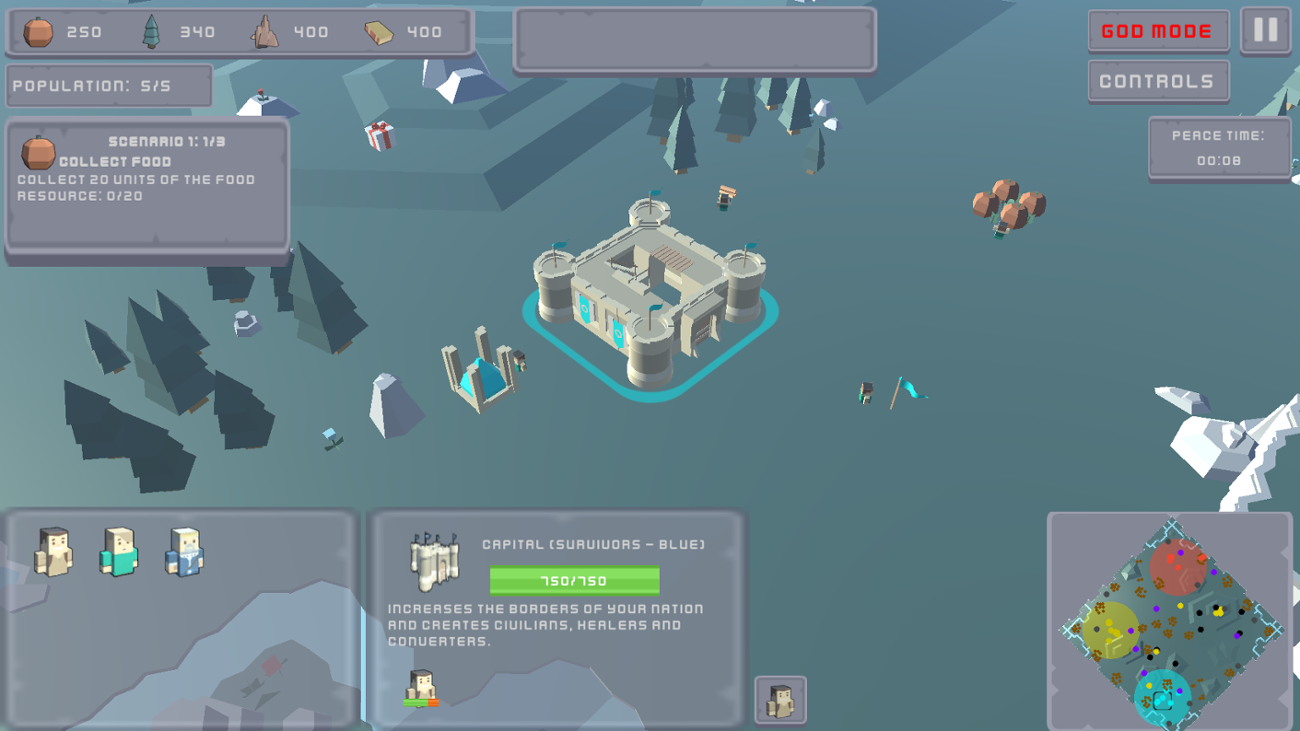Toggle GOD MODE on
This screenshot has height=731, width=1300.
tap(1158, 31)
